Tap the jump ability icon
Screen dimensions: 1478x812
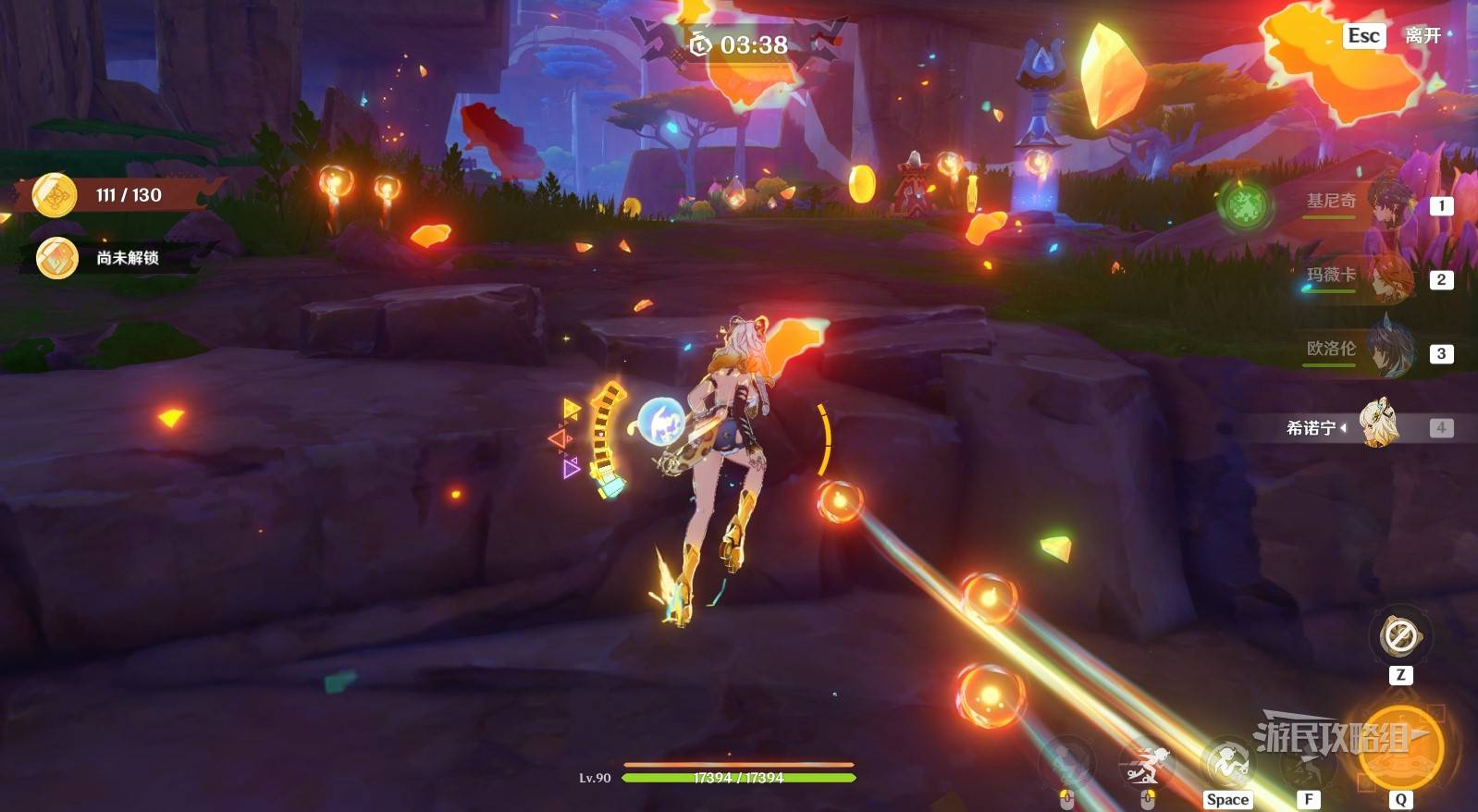pyautogui.click(x=1227, y=764)
